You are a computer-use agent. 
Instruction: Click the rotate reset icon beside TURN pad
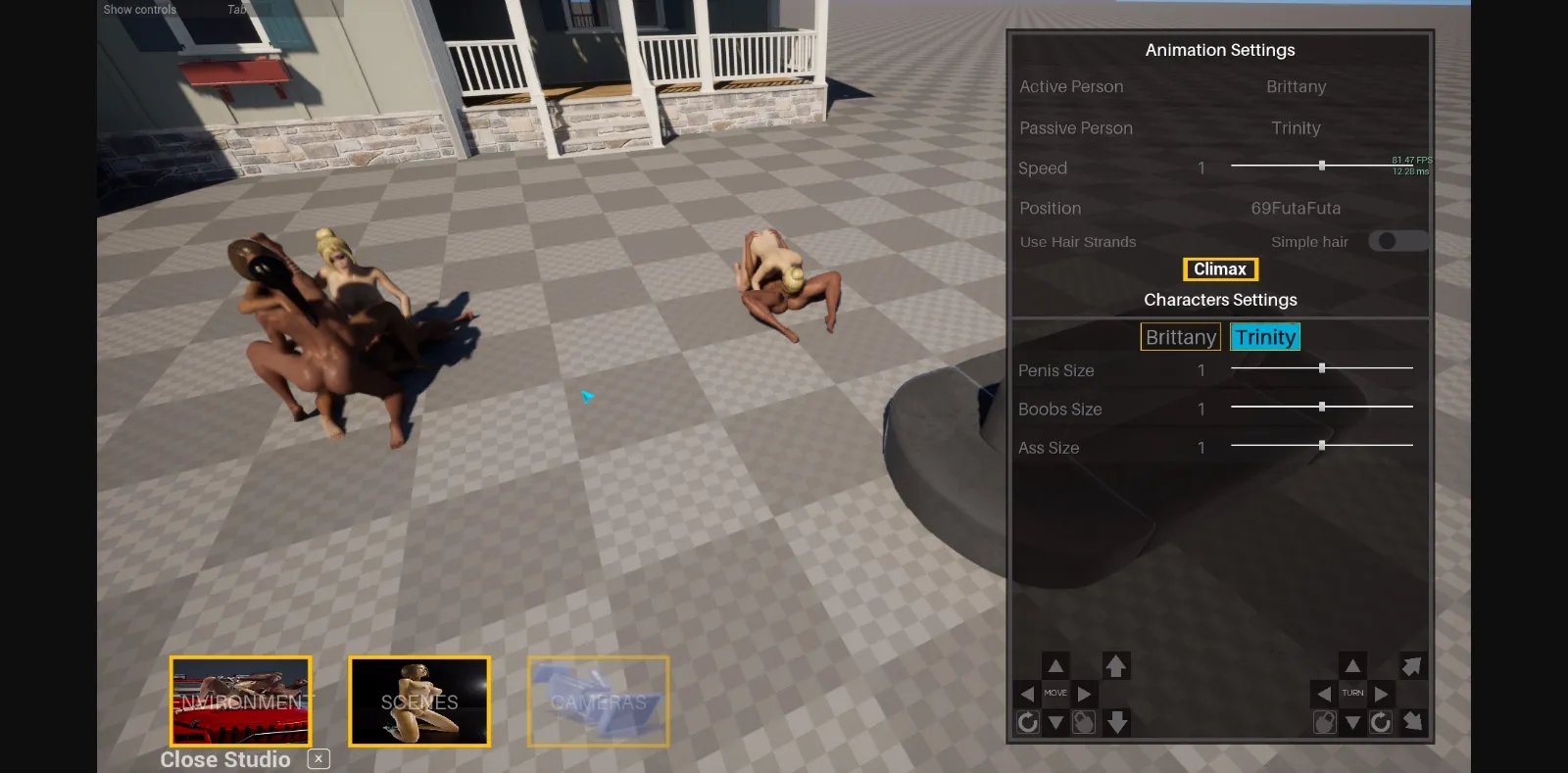pyautogui.click(x=1382, y=723)
